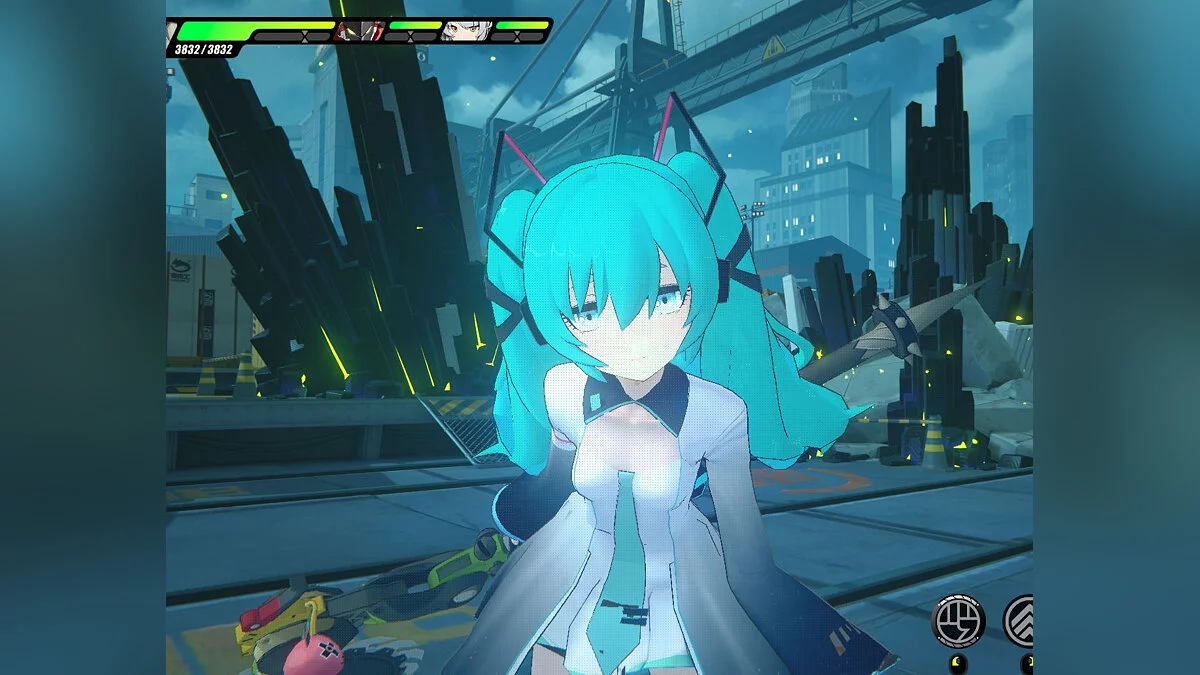
Task: Activate the chevron dodge skill button
Action: pos(1021,622)
